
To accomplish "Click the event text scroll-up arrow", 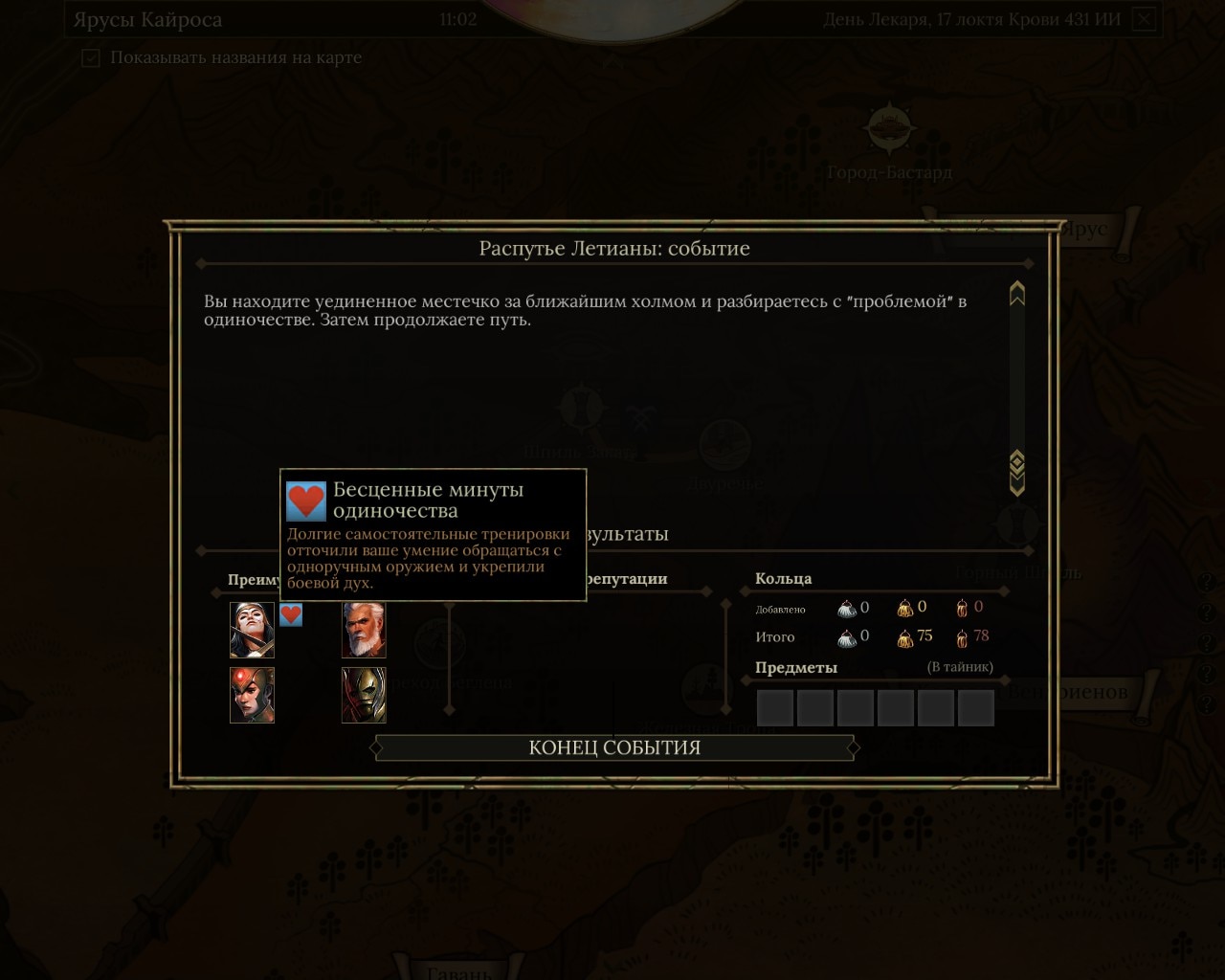I will pos(1016,294).
